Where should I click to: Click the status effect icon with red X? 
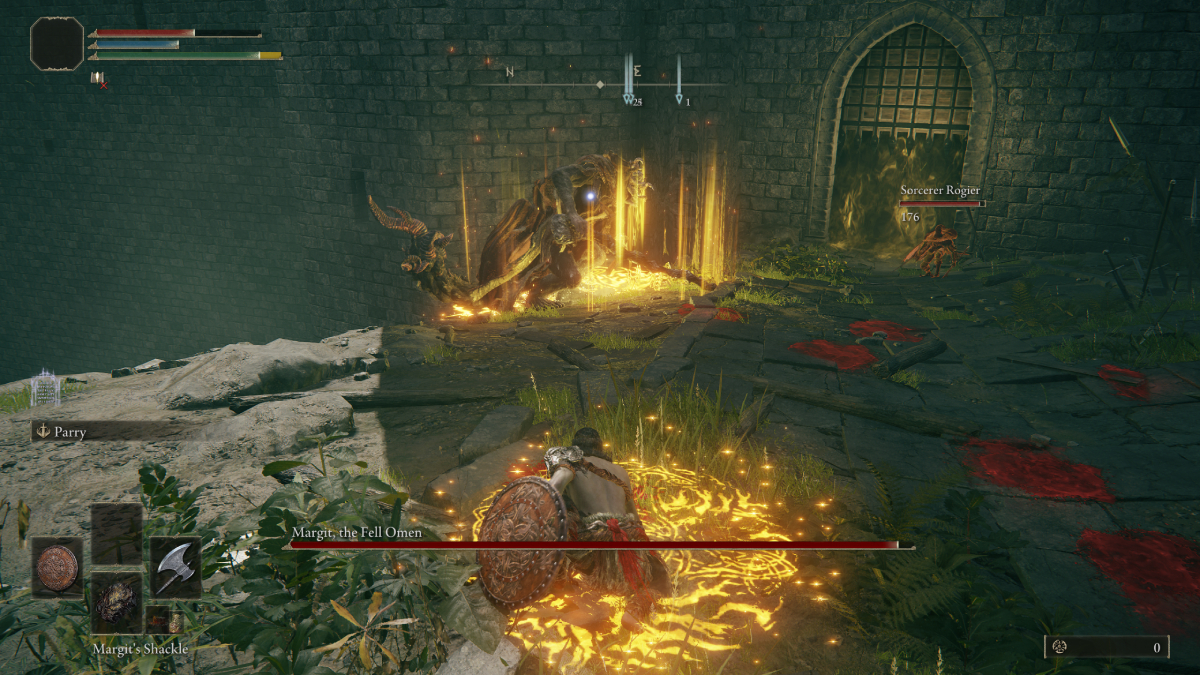tap(98, 79)
